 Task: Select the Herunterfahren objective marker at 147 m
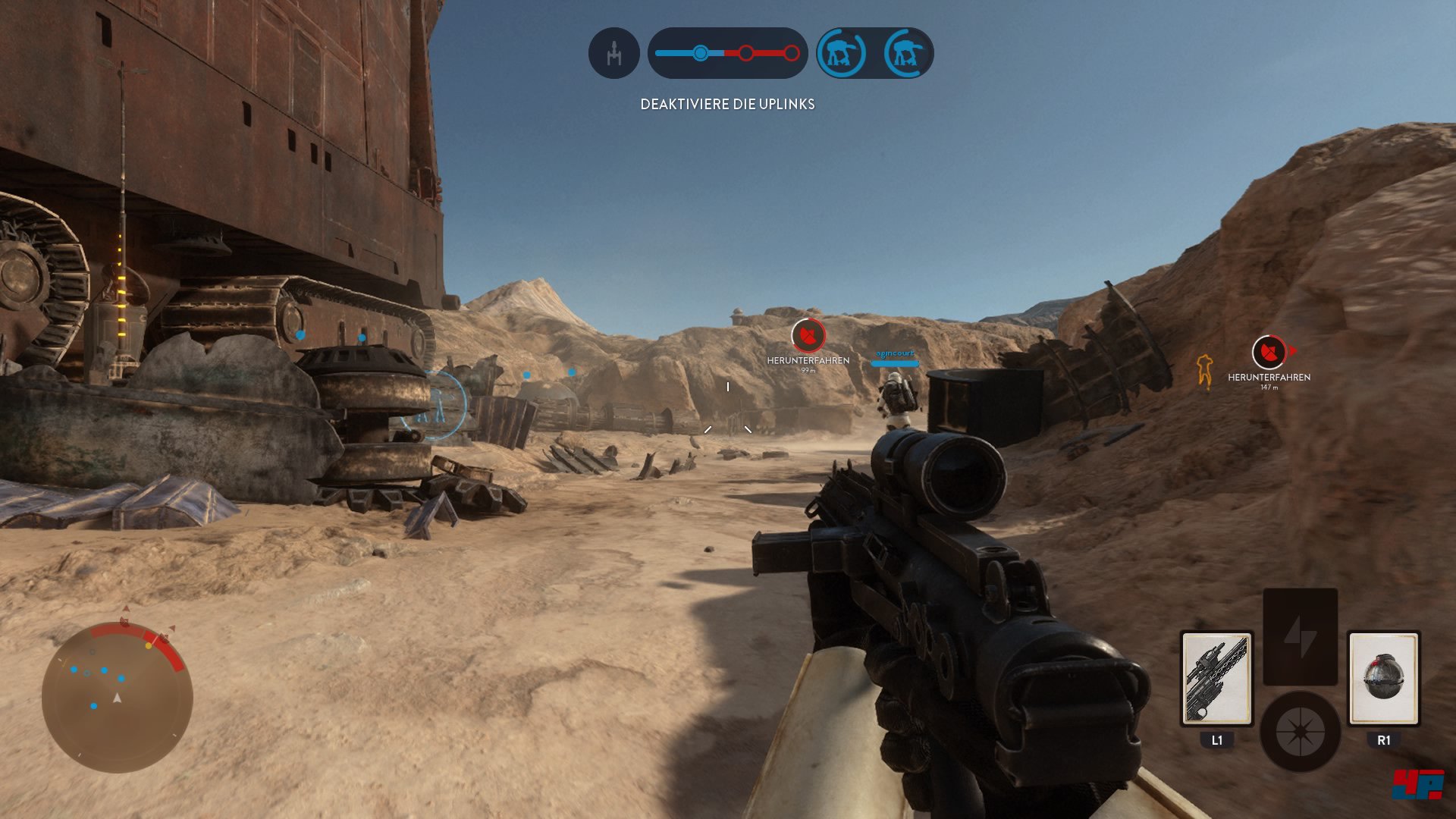[1269, 352]
